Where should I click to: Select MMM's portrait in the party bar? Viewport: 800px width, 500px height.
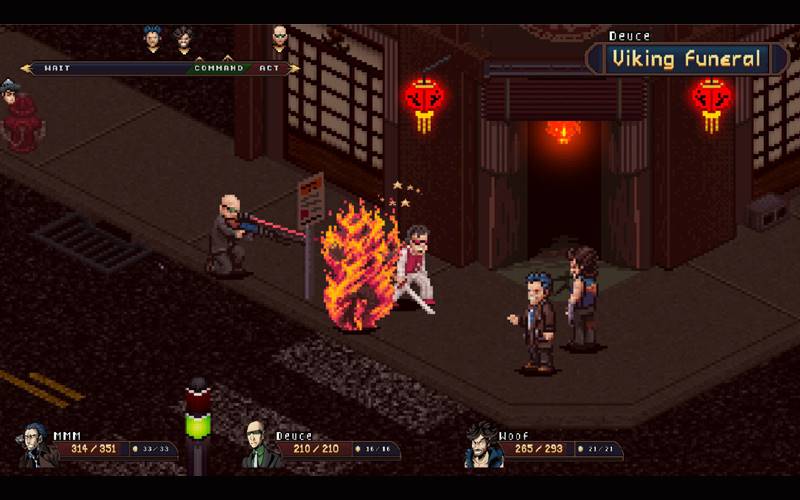click(x=39, y=445)
